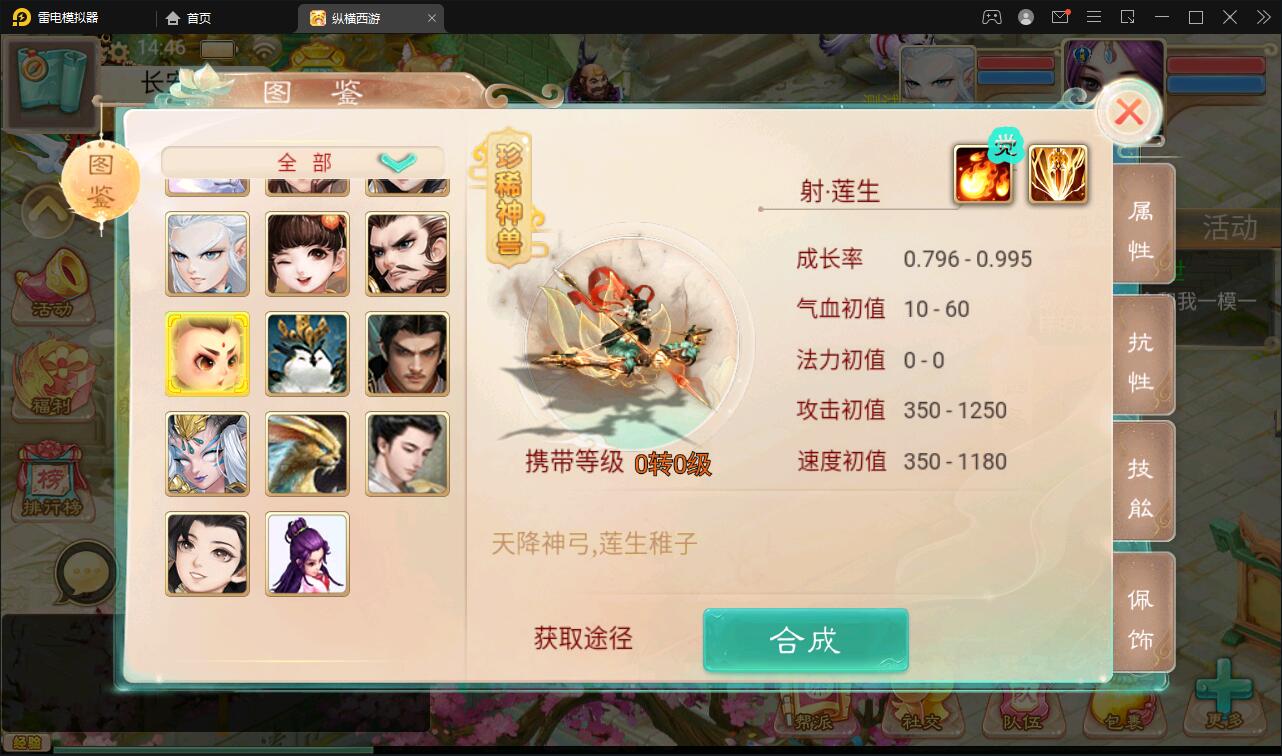This screenshot has height=756, width=1282.
Task: Select the golden-framed pet thumbnail
Action: 207,354
